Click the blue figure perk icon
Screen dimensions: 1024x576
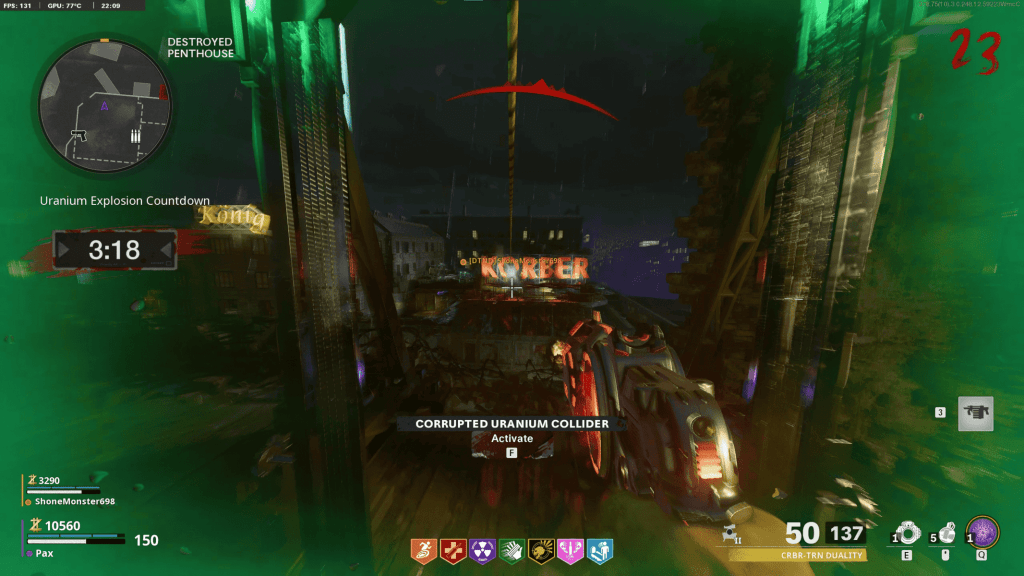(600, 550)
